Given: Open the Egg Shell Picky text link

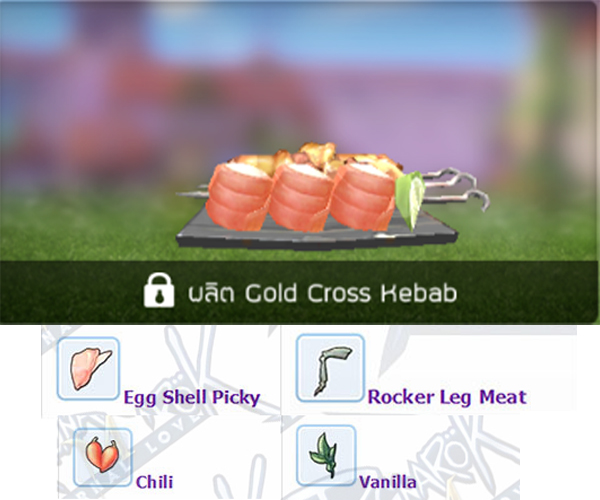Looking at the screenshot, I should click(x=191, y=397).
